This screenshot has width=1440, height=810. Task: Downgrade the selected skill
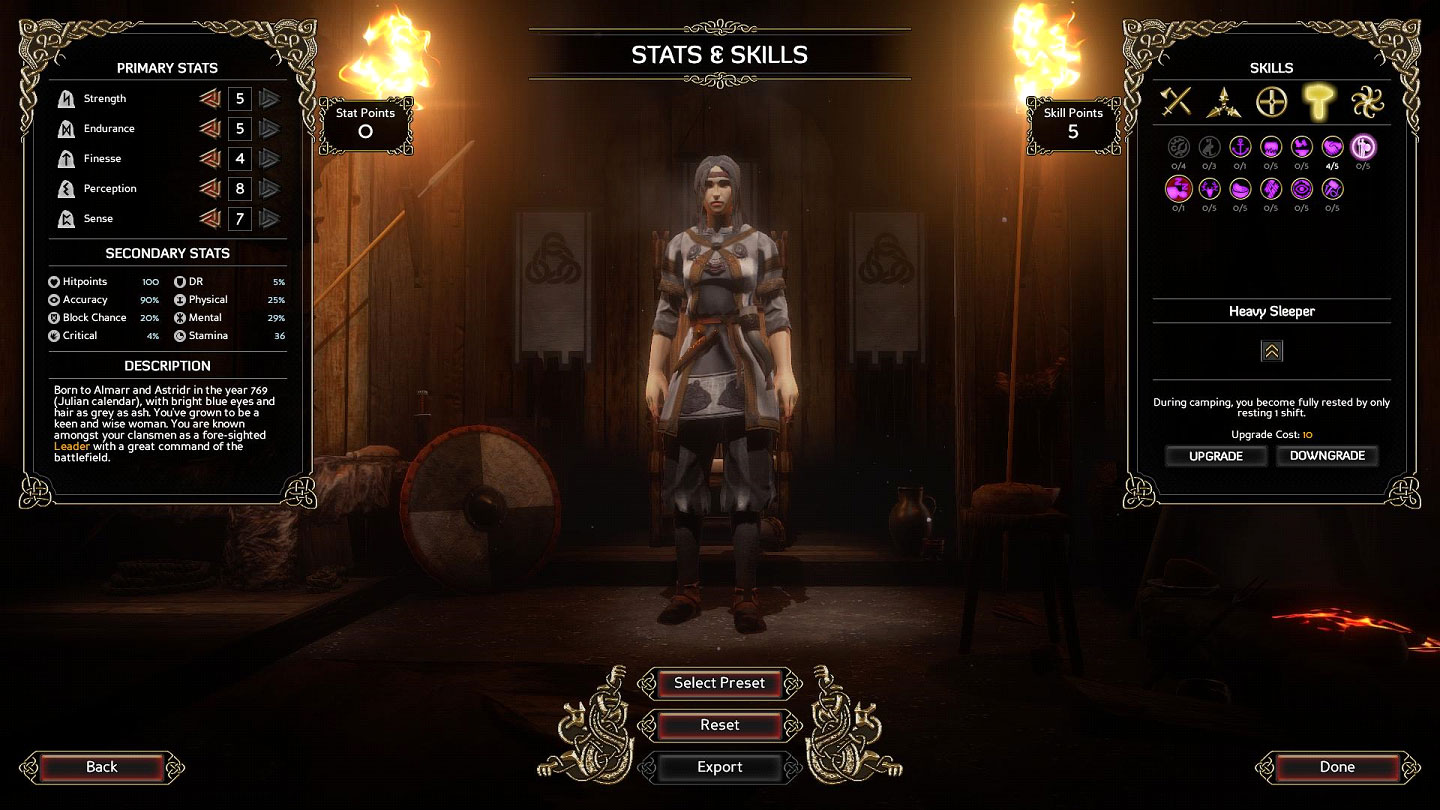coord(1327,456)
